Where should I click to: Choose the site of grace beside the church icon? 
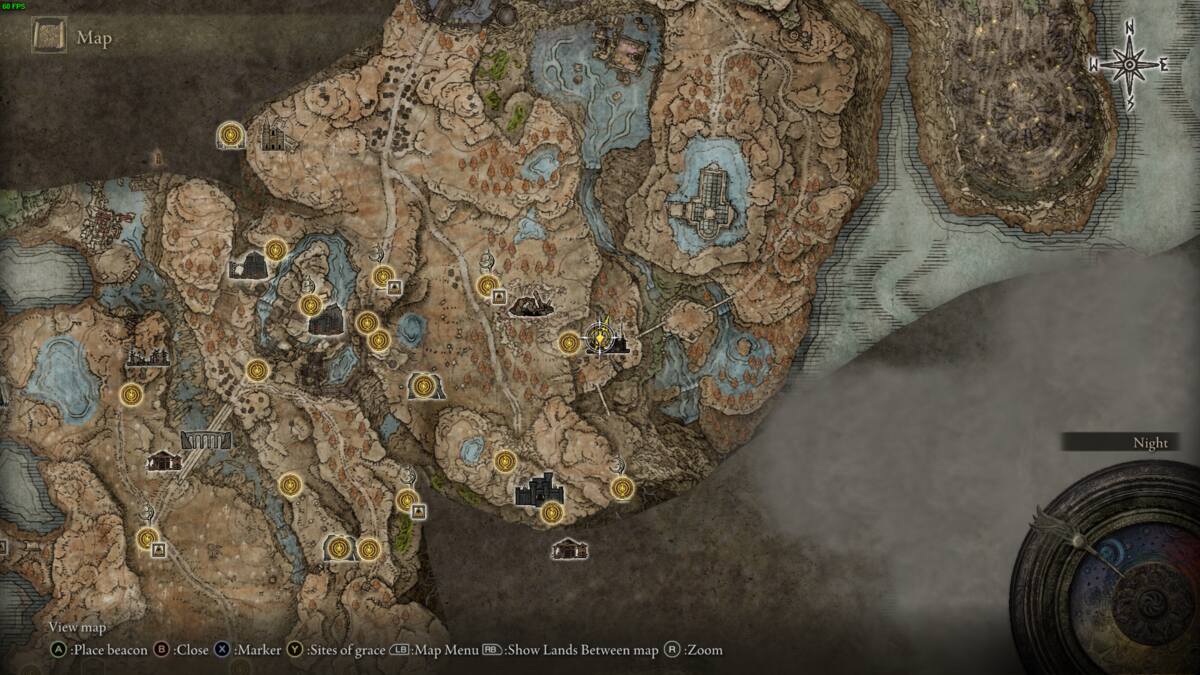(x=232, y=134)
